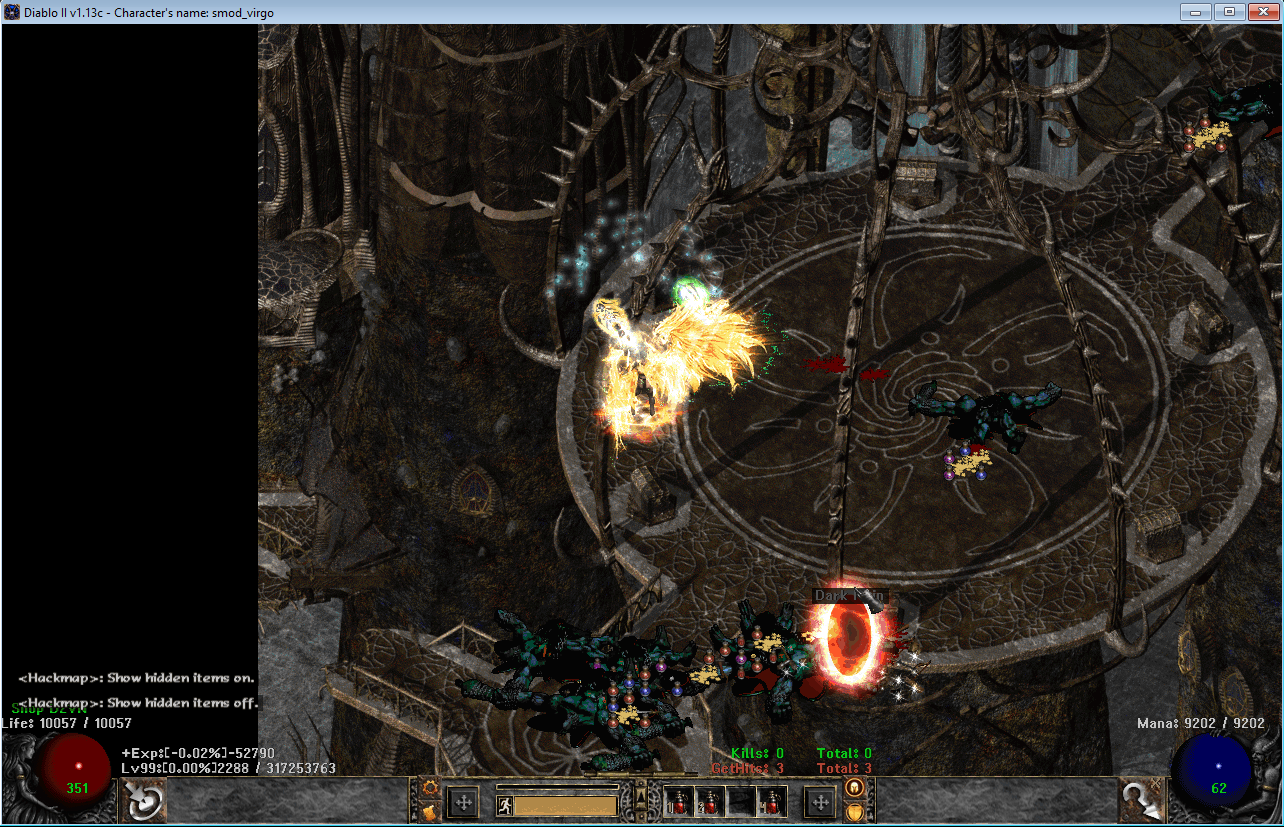The width and height of the screenshot is (1284, 827).
Task: Use the red potion in belt slot 4
Action: click(x=771, y=801)
